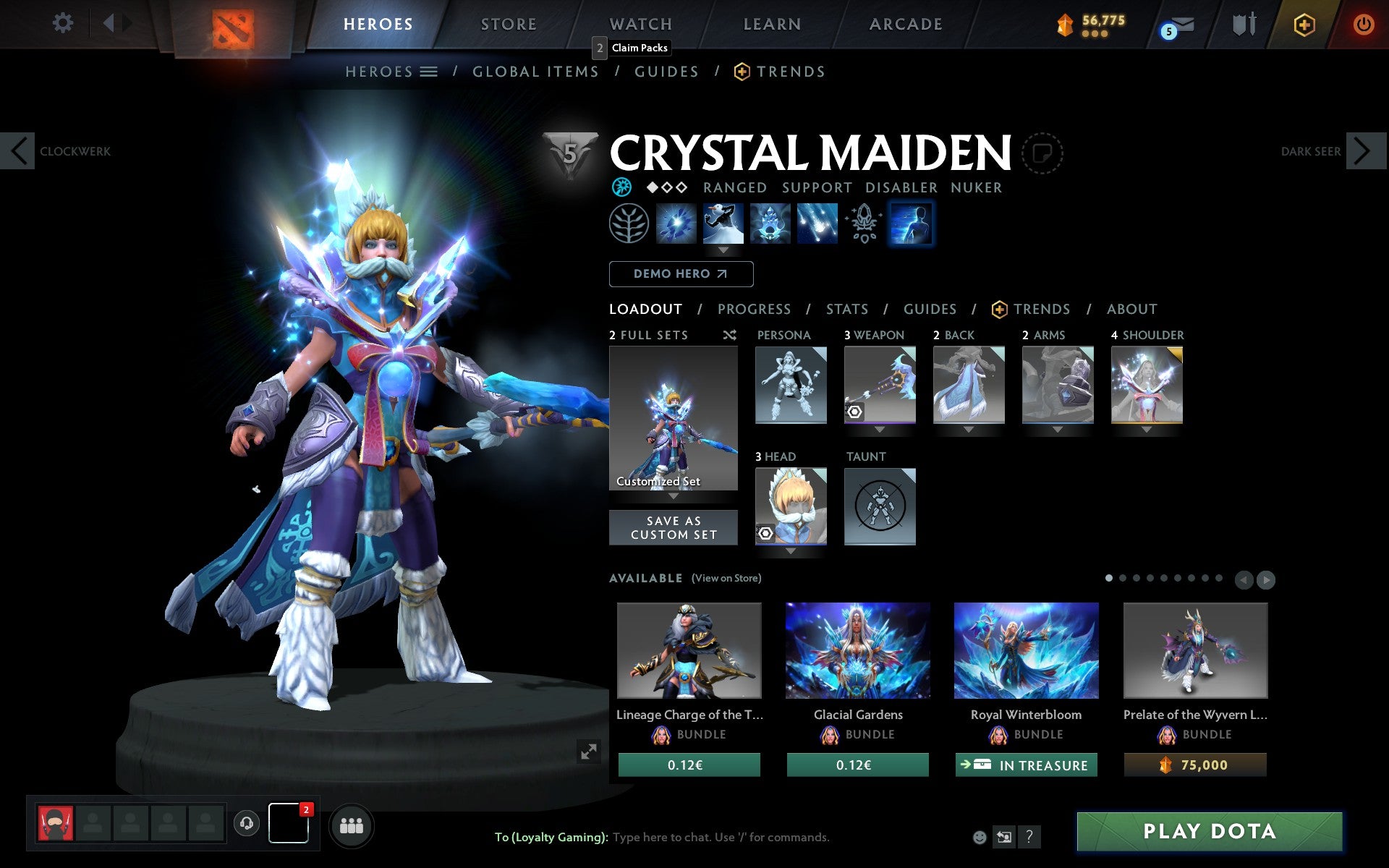Viewport: 1389px width, 868px height.
Task: Expand the Head slot dropdown arrow
Action: coord(790,550)
